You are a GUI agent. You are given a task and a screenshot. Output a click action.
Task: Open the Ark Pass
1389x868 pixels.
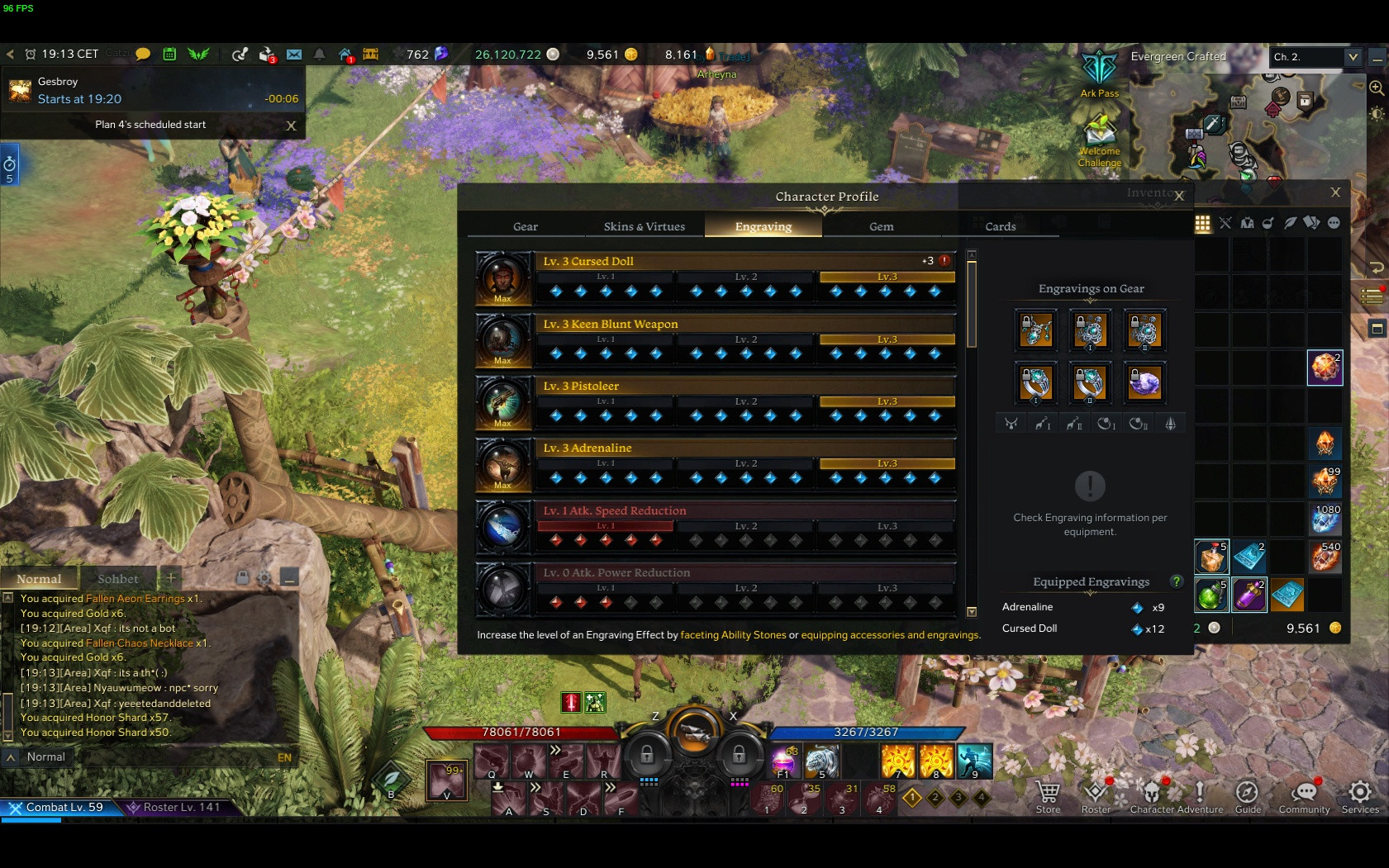pyautogui.click(x=1099, y=73)
